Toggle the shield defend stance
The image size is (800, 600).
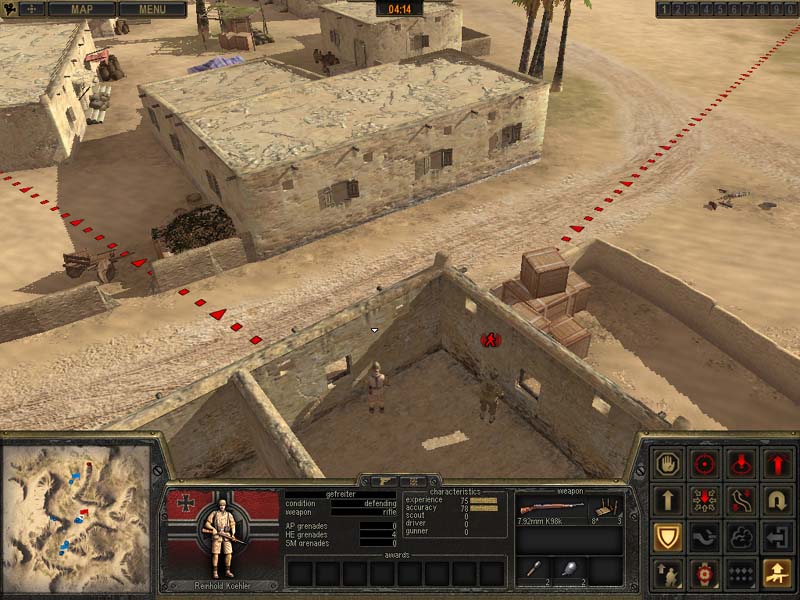pos(669,537)
